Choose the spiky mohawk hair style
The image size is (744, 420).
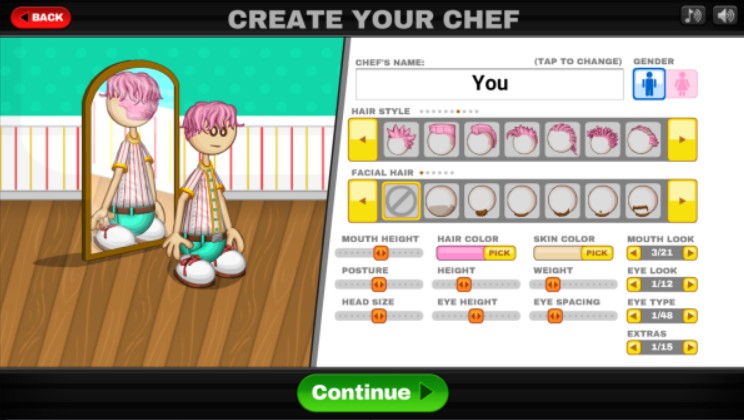[x=402, y=139]
